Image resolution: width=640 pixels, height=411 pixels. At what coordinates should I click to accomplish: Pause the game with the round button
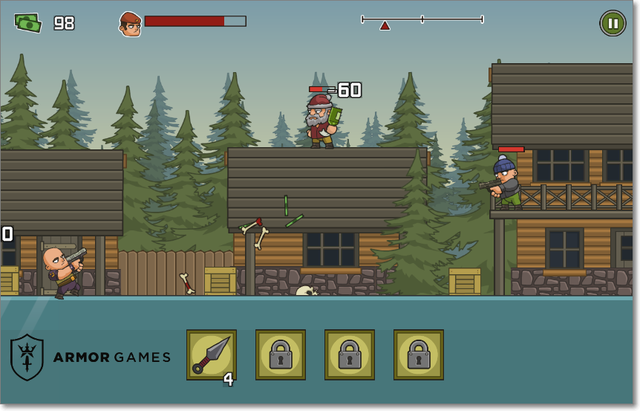pyautogui.click(x=611, y=22)
